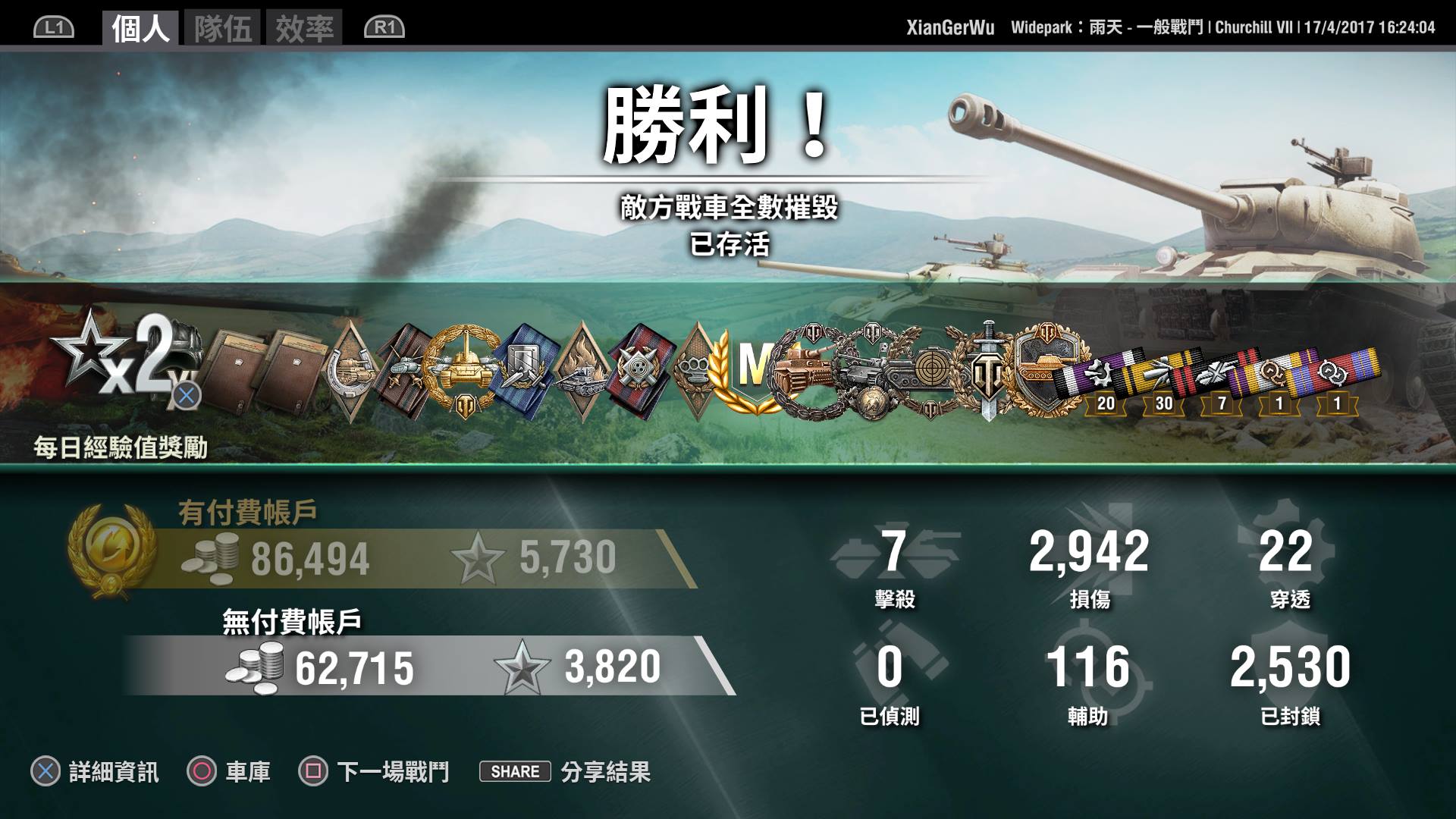Choose the horseshoe tank medal
Viewport: 1456px width, 819px height.
click(350, 369)
